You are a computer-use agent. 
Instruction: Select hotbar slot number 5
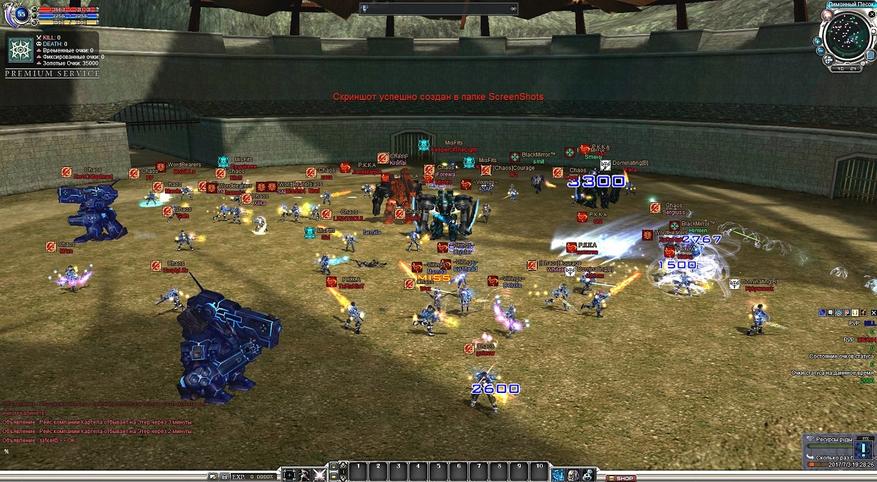coord(438,470)
